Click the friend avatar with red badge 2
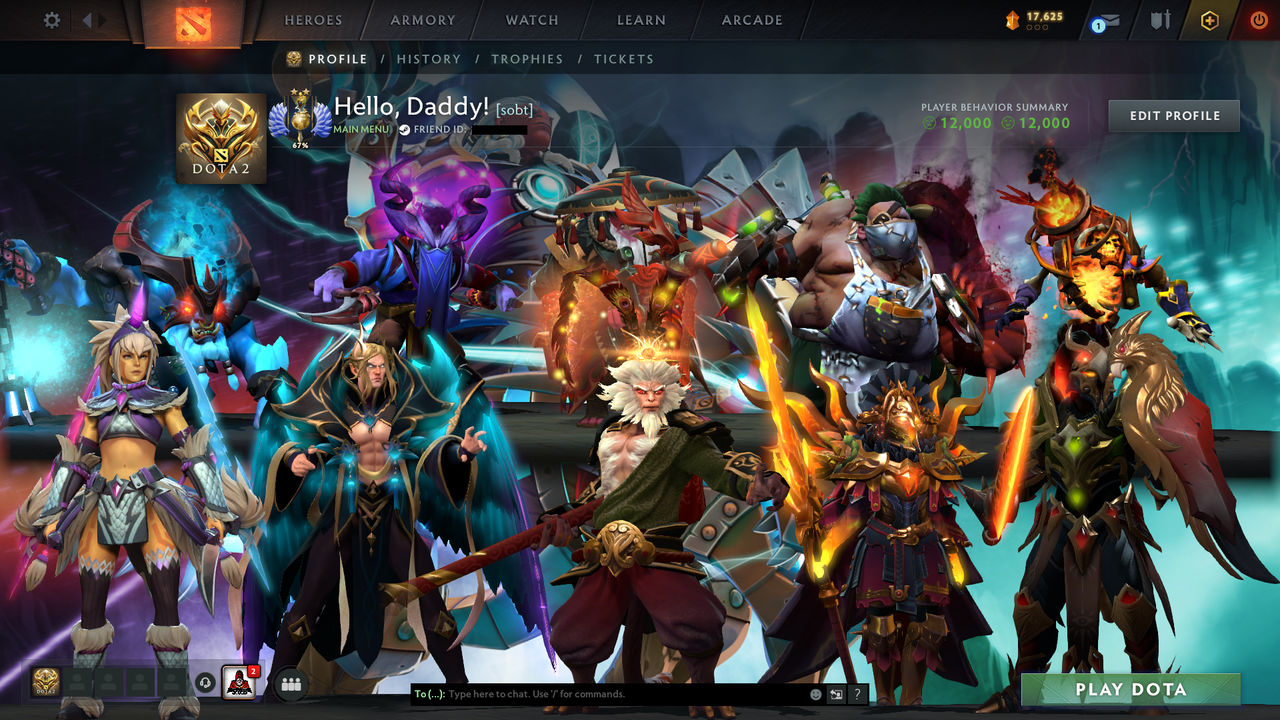Screen dimensions: 1280x720 [x=239, y=684]
